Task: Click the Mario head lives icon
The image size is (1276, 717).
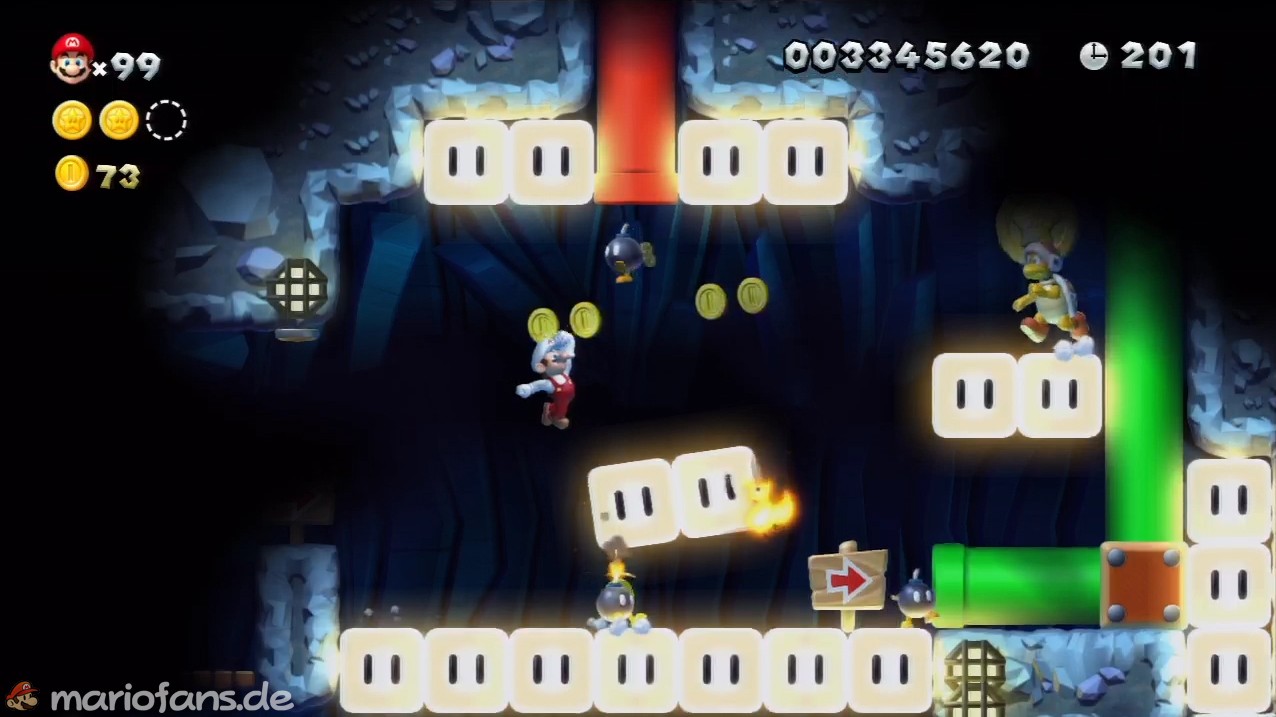Action: tap(72, 58)
